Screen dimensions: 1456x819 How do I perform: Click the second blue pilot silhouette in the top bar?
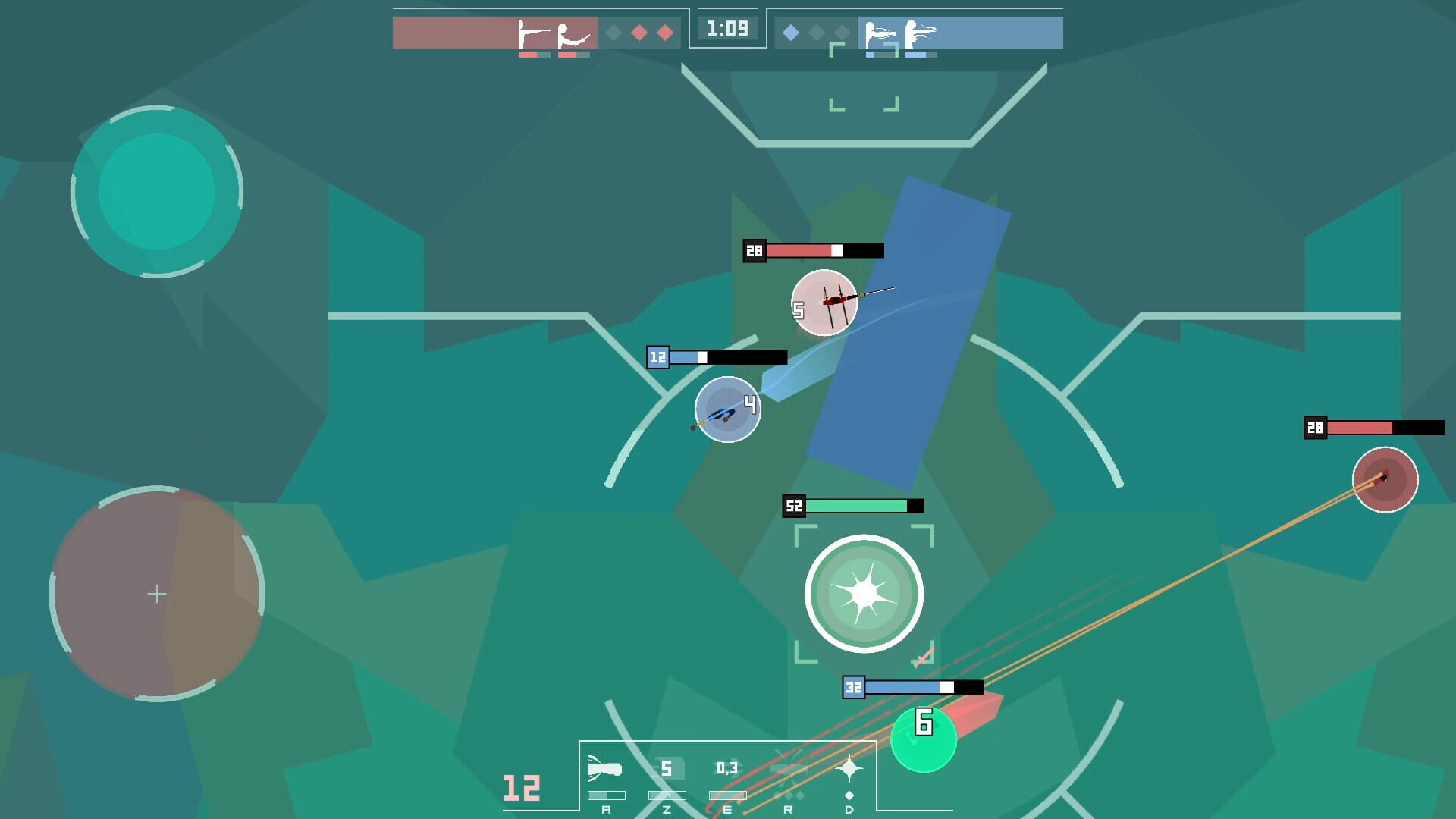pos(920,34)
